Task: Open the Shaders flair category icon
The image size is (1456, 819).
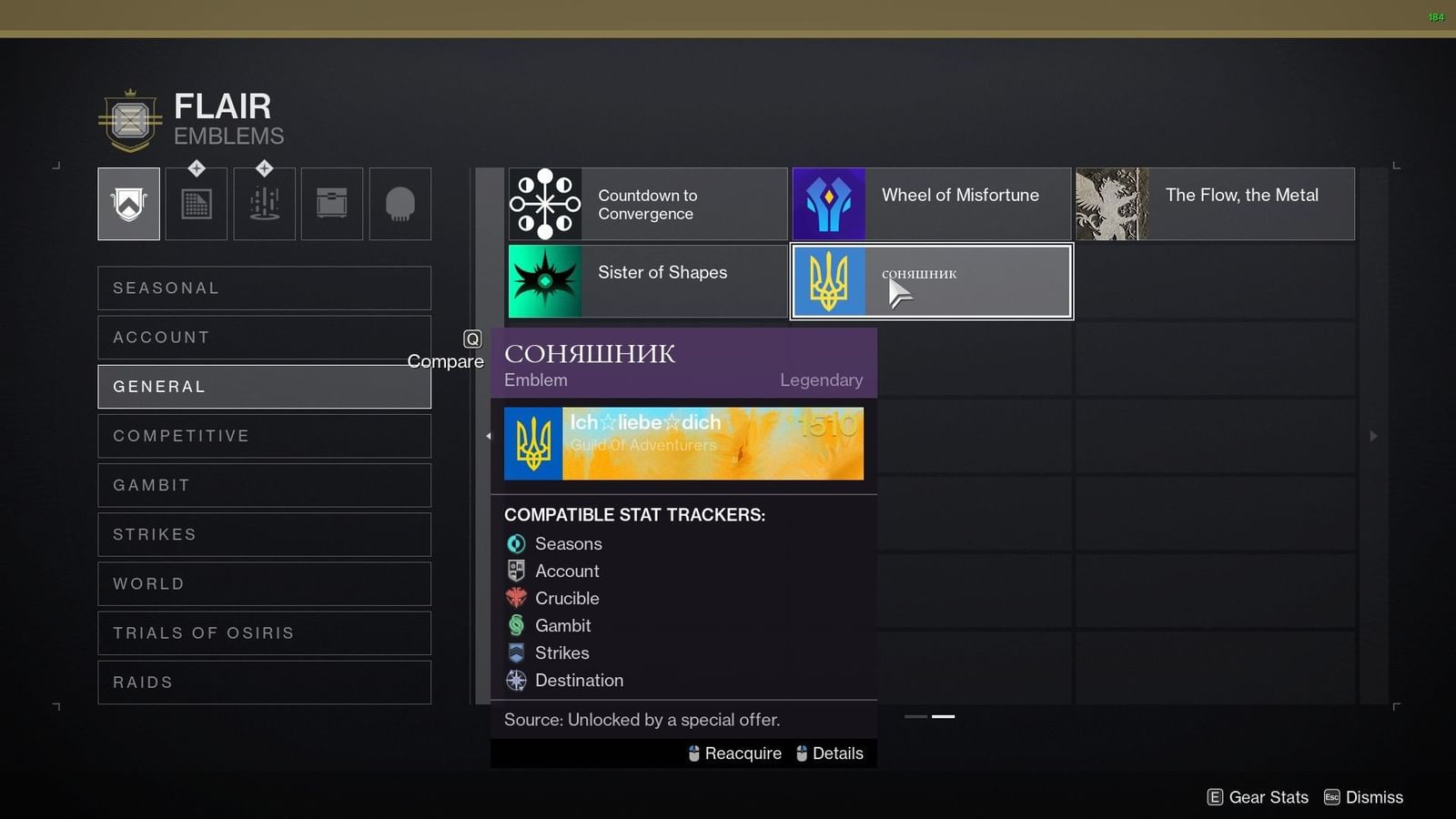Action: pos(196,204)
